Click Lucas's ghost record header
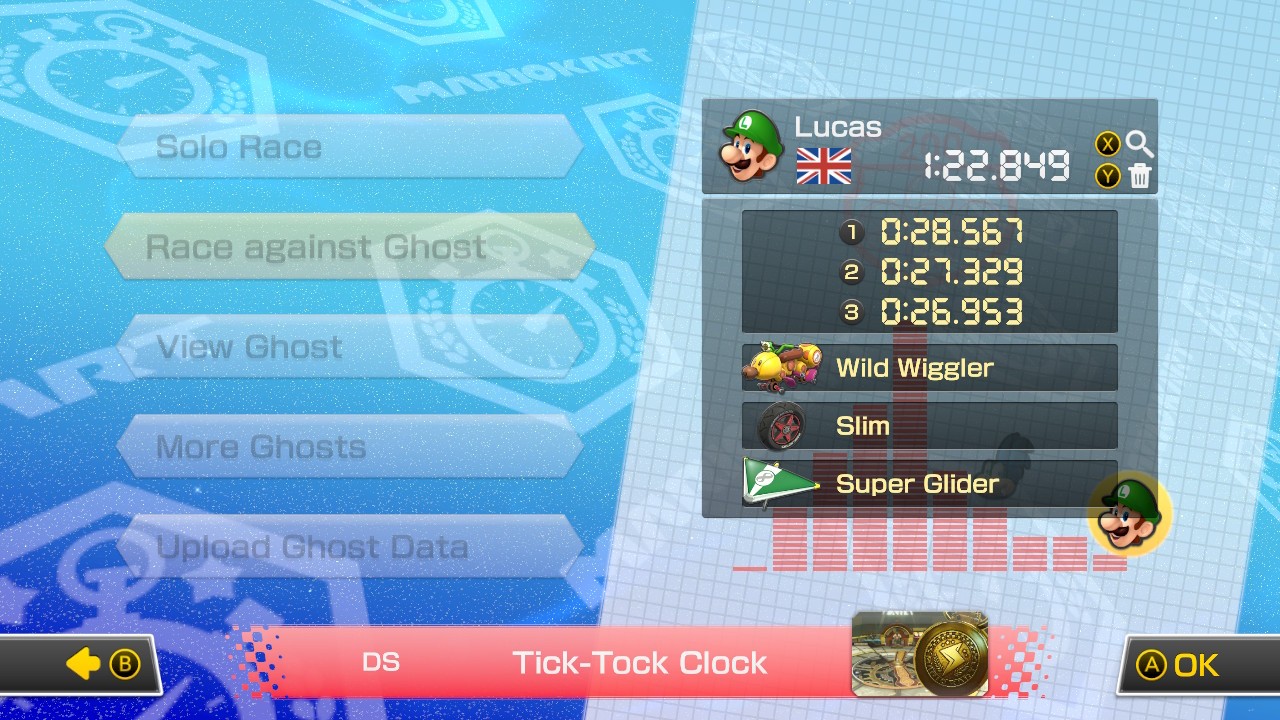This screenshot has width=1280, height=720. pyautogui.click(x=900, y=147)
